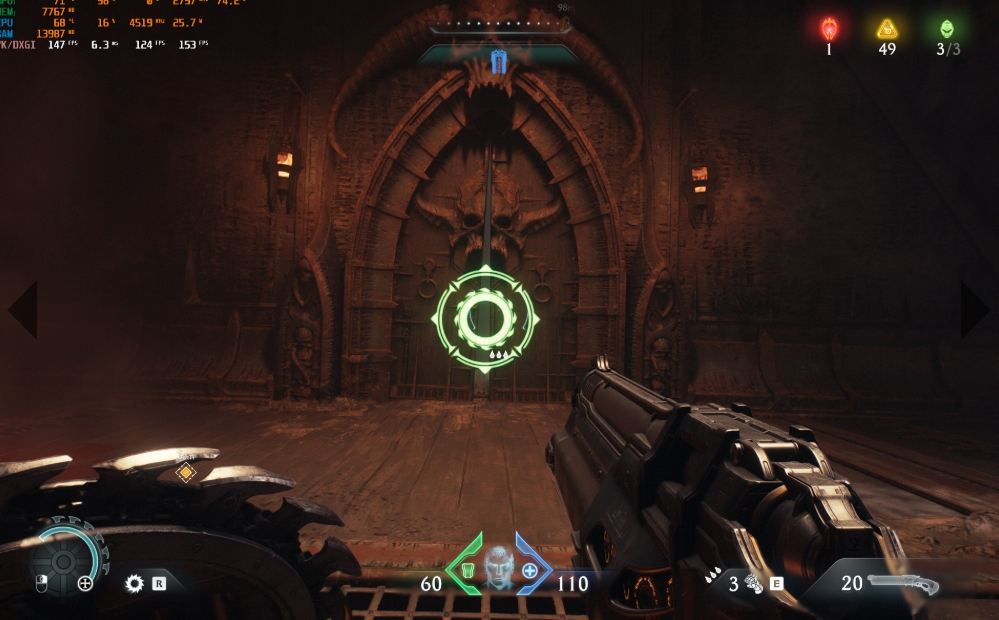This screenshot has width=999, height=620.
Task: Click the spiked saw ability icon
Action: (134, 583)
